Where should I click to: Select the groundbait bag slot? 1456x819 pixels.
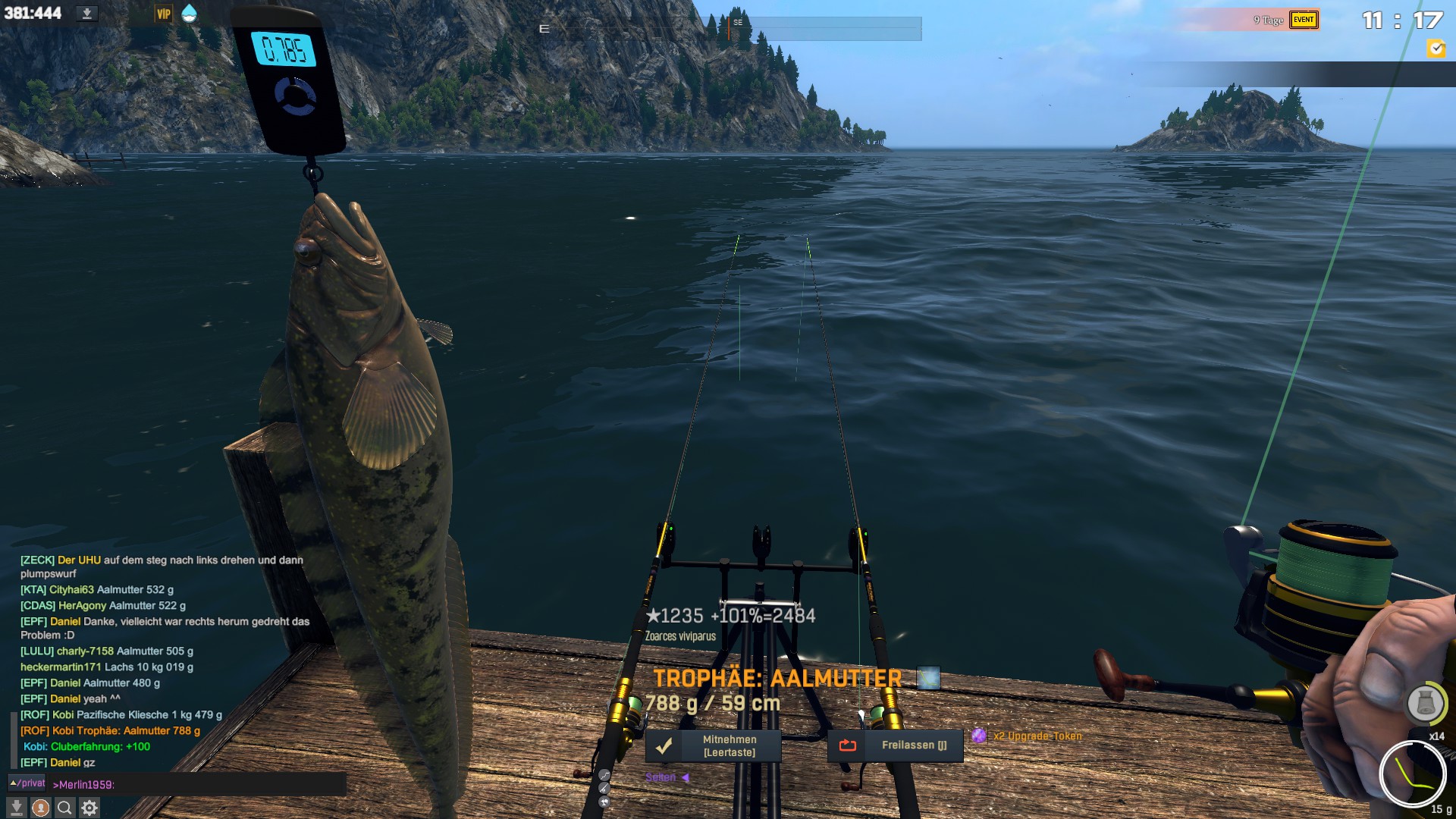tap(1425, 703)
